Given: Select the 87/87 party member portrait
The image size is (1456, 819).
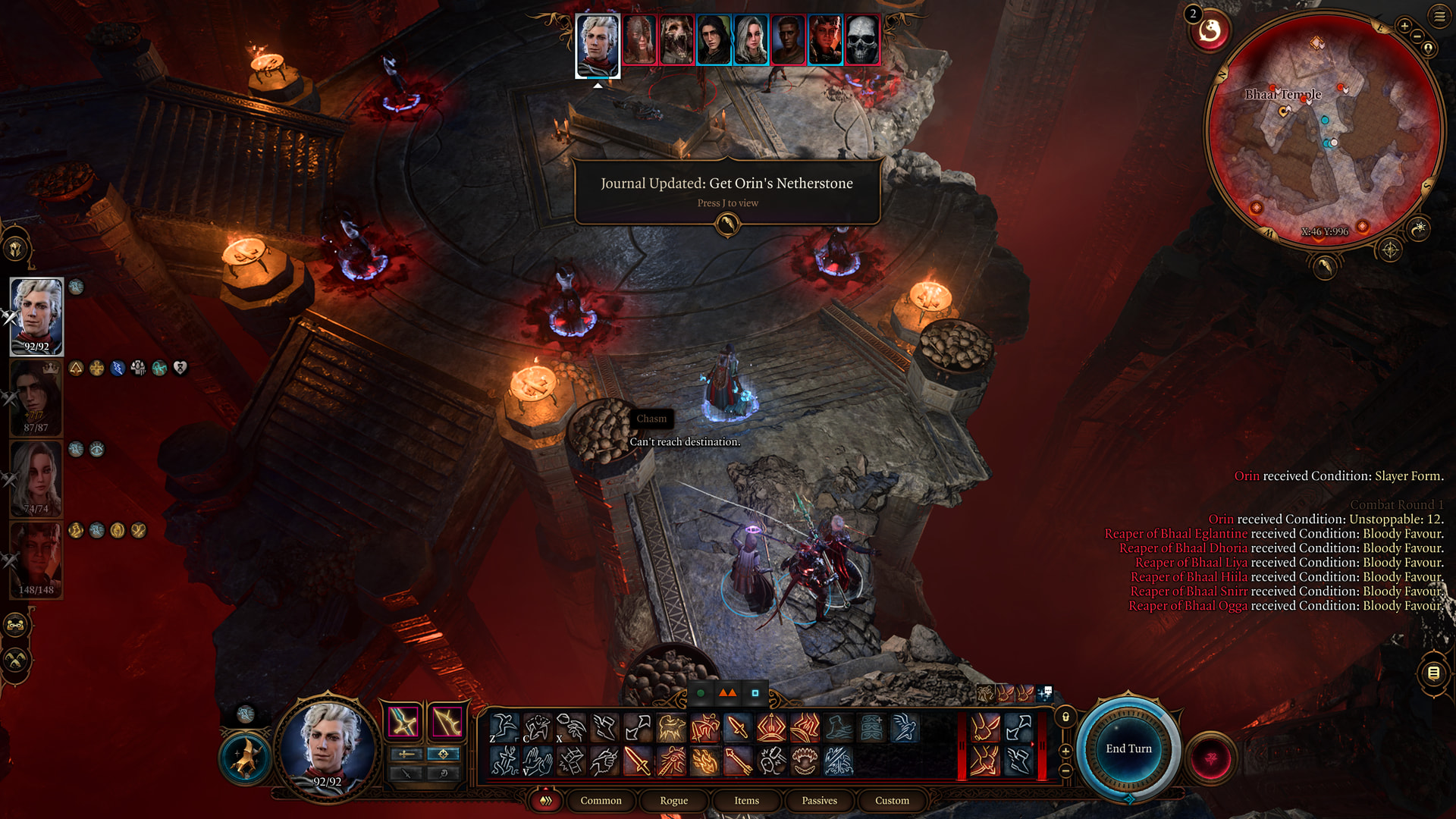Looking at the screenshot, I should click(x=36, y=397).
